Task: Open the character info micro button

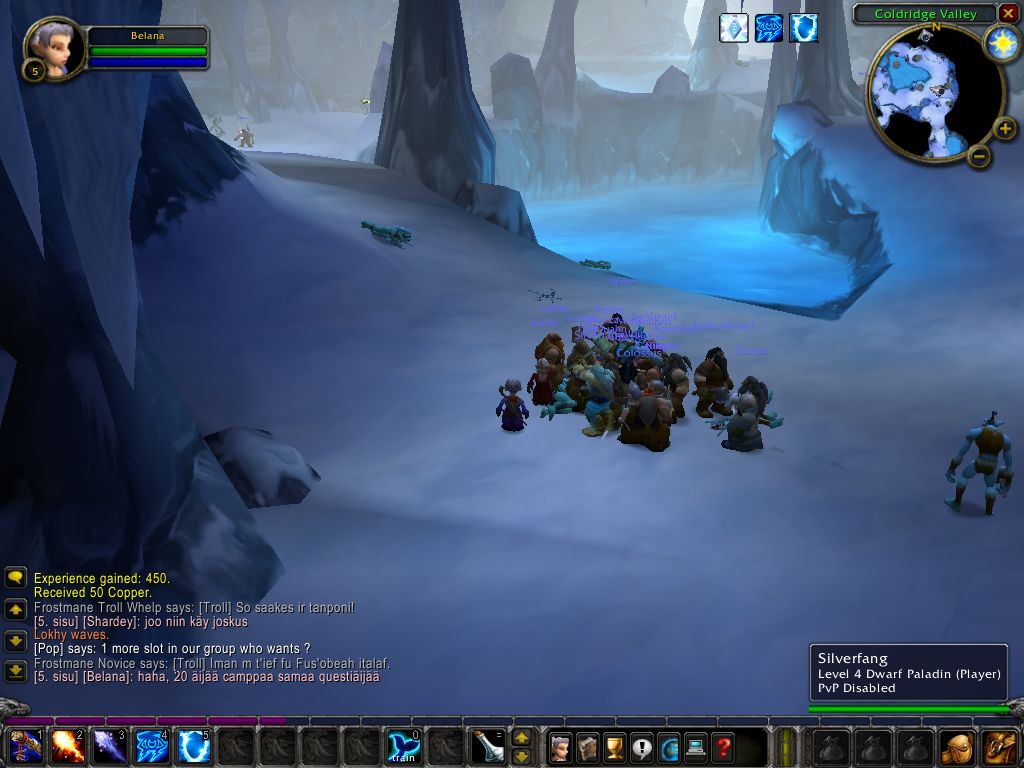Action: pyautogui.click(x=560, y=746)
